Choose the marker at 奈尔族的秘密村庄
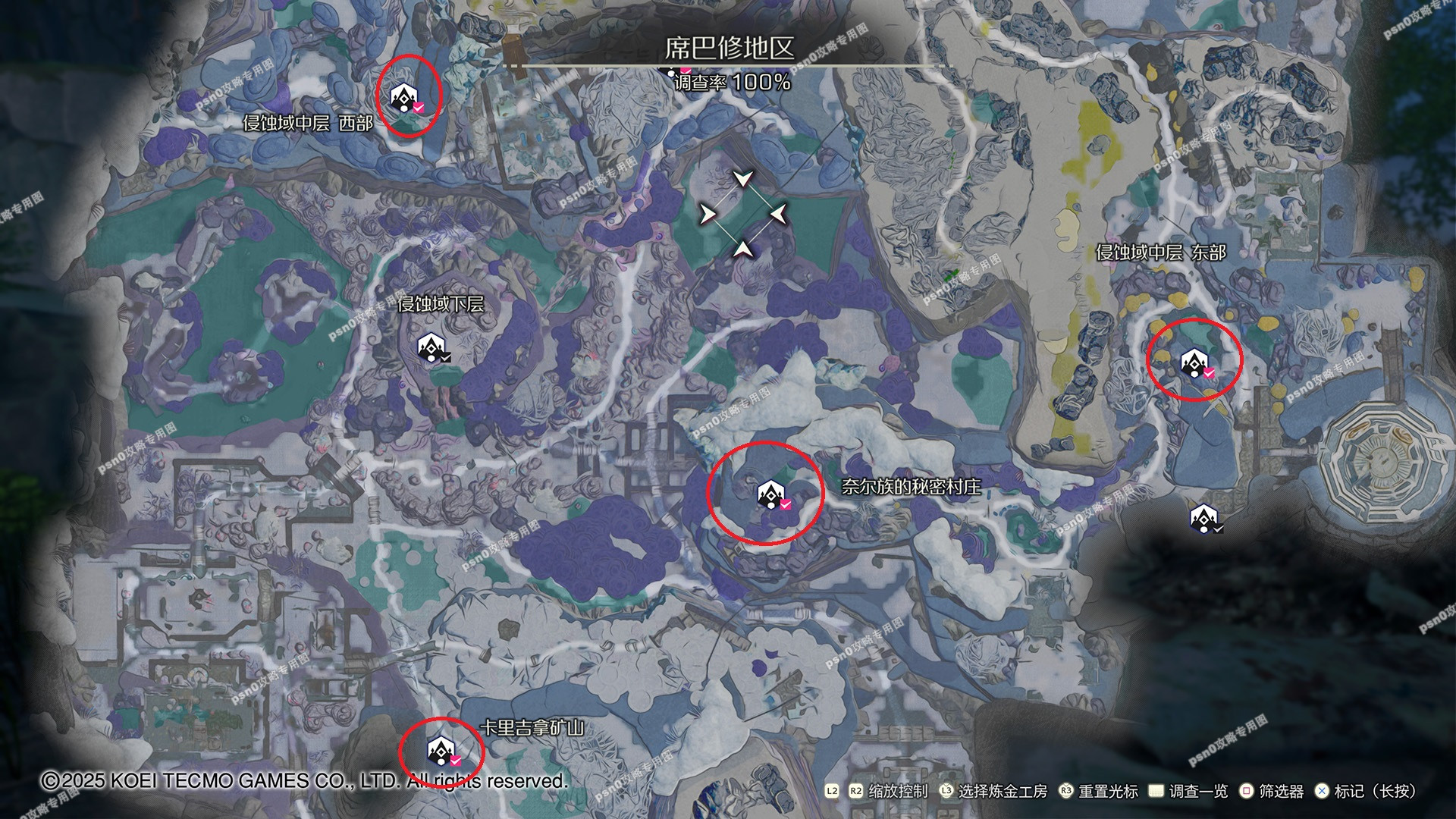This screenshot has width=1456, height=819. pos(771,494)
